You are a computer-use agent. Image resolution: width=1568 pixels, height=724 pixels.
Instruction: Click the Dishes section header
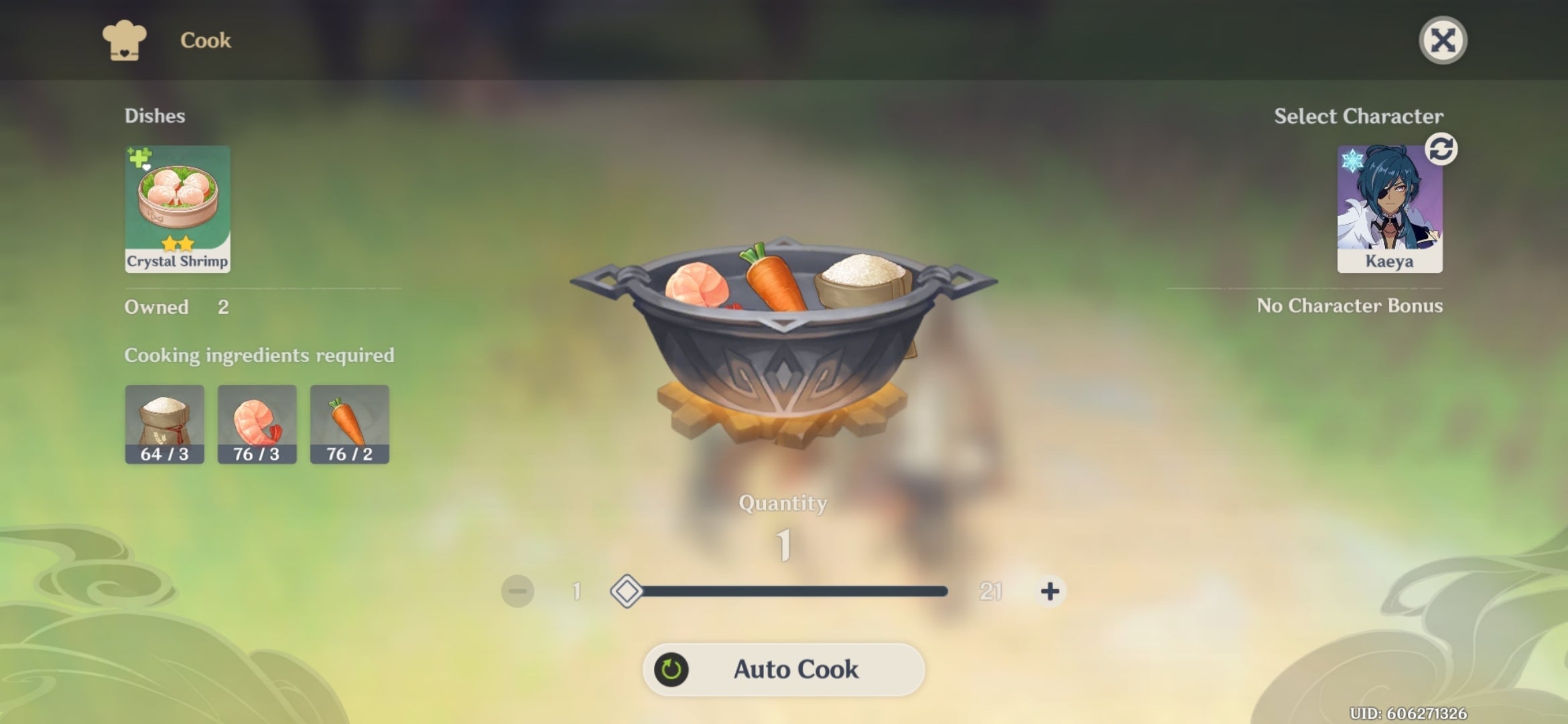[155, 115]
